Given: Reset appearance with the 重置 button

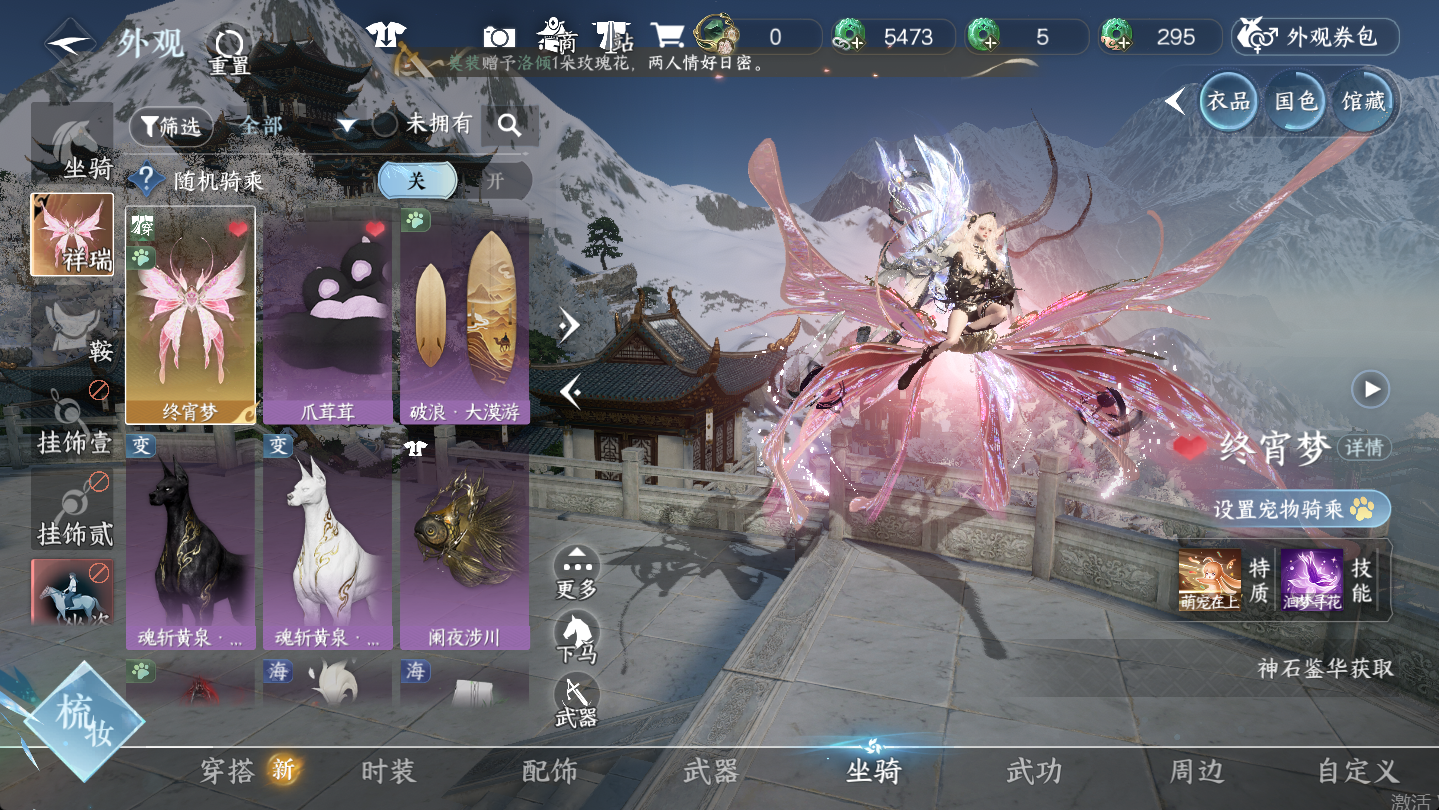Looking at the screenshot, I should point(229,49).
